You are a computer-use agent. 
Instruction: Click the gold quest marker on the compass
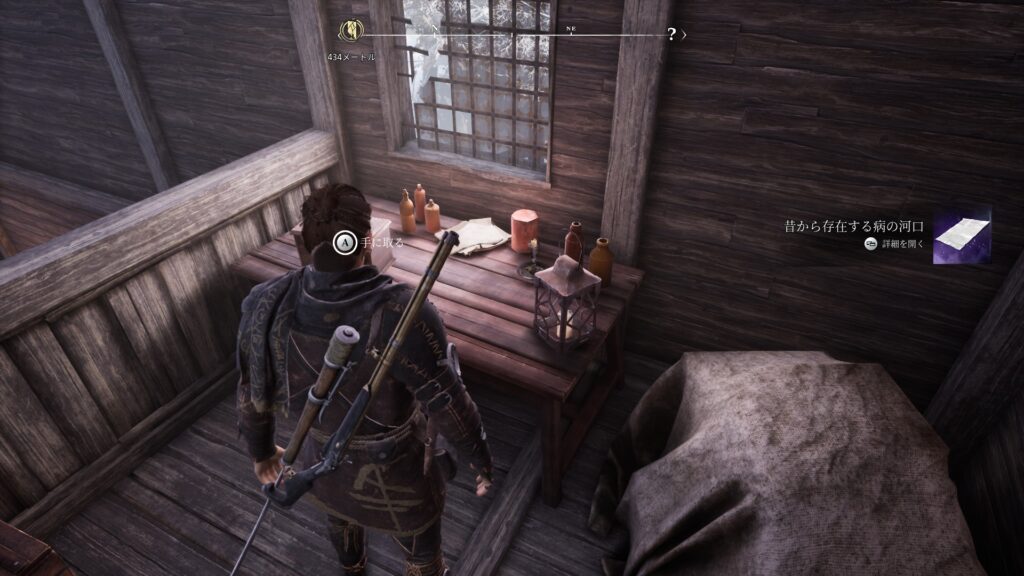pos(351,31)
